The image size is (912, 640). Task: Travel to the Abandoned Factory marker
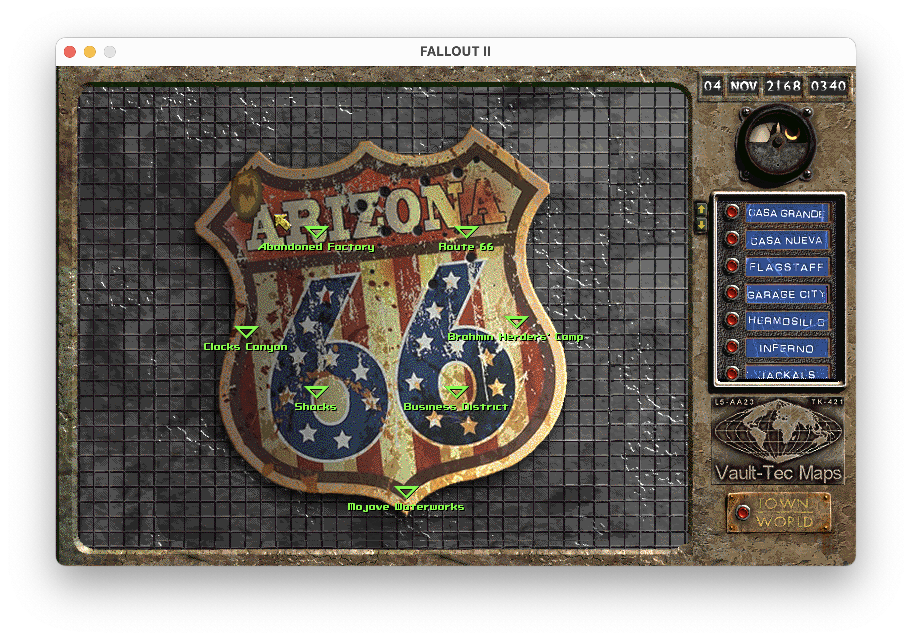tap(316, 233)
